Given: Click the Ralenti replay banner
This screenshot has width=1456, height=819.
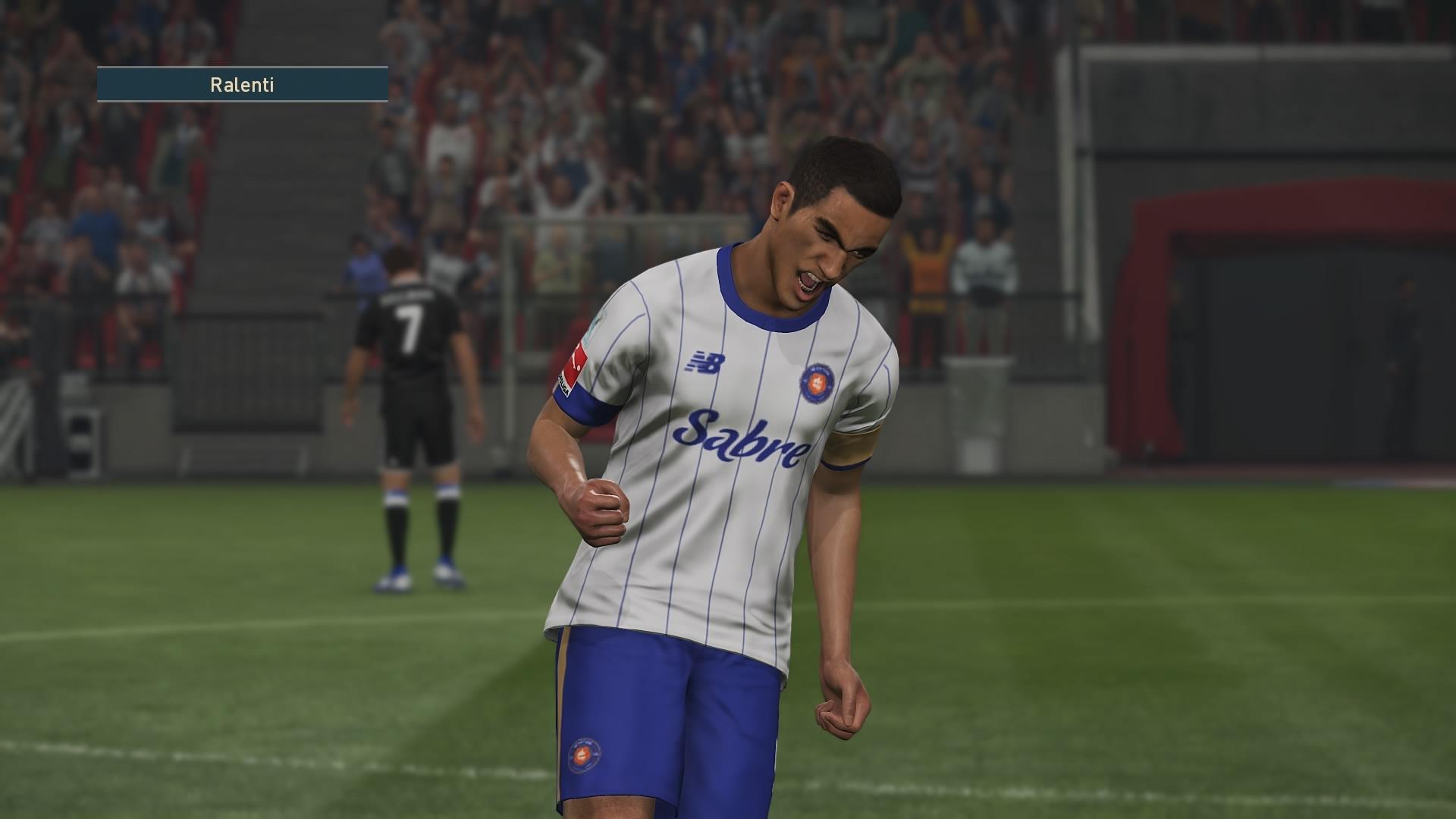Looking at the screenshot, I should click(242, 84).
